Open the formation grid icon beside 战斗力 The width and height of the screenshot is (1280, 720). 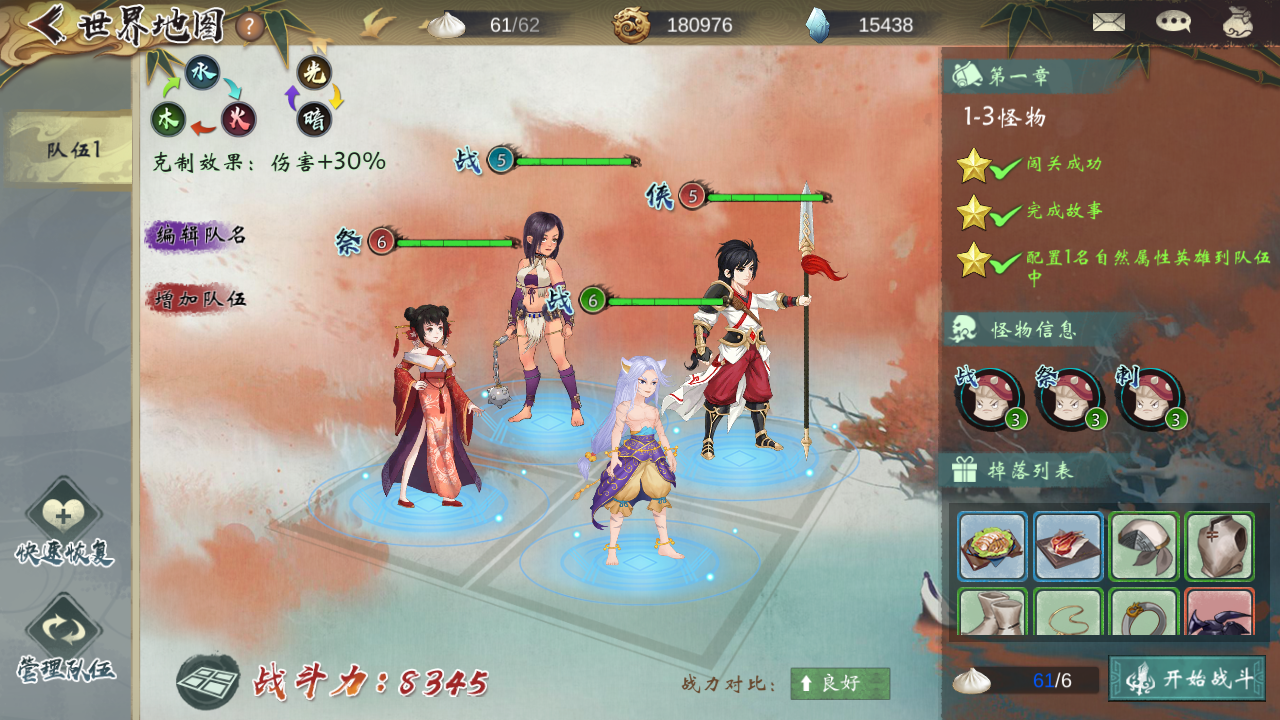[x=207, y=682]
